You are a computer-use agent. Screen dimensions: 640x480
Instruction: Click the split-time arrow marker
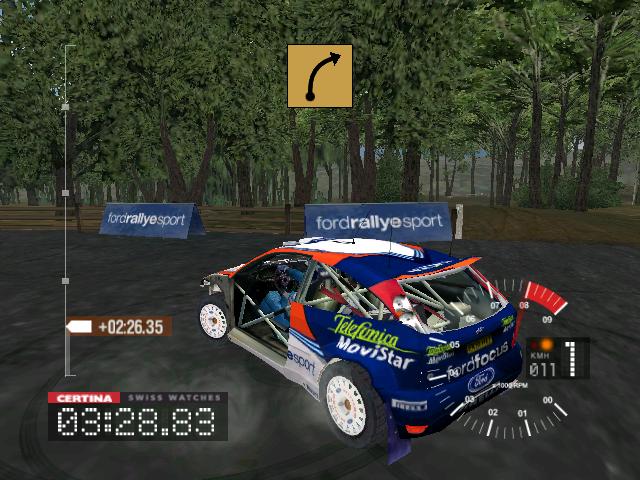click(79, 326)
